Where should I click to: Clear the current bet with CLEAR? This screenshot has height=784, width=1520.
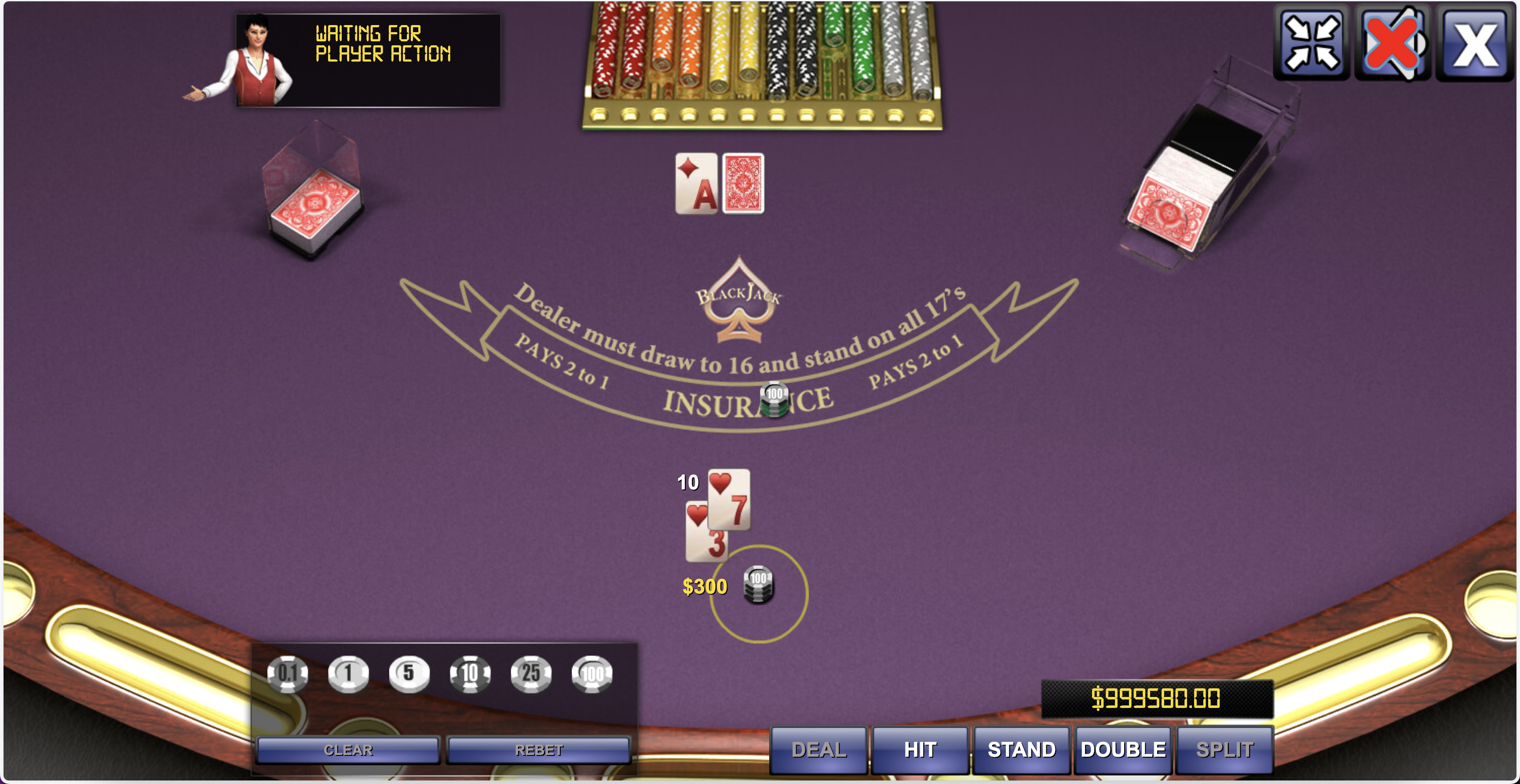coord(348,750)
